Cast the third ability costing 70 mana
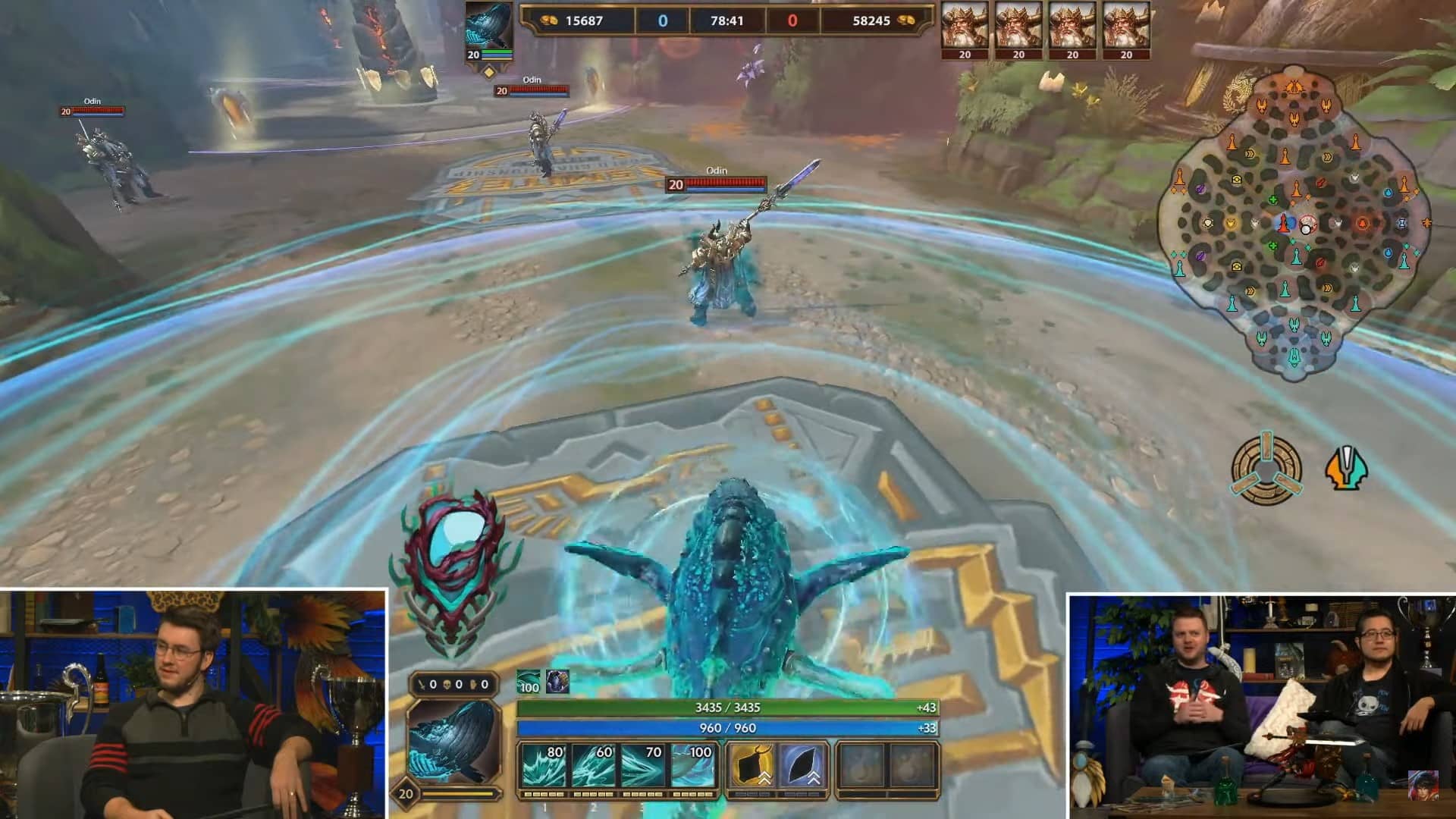This screenshot has width=1456, height=819. [642, 766]
